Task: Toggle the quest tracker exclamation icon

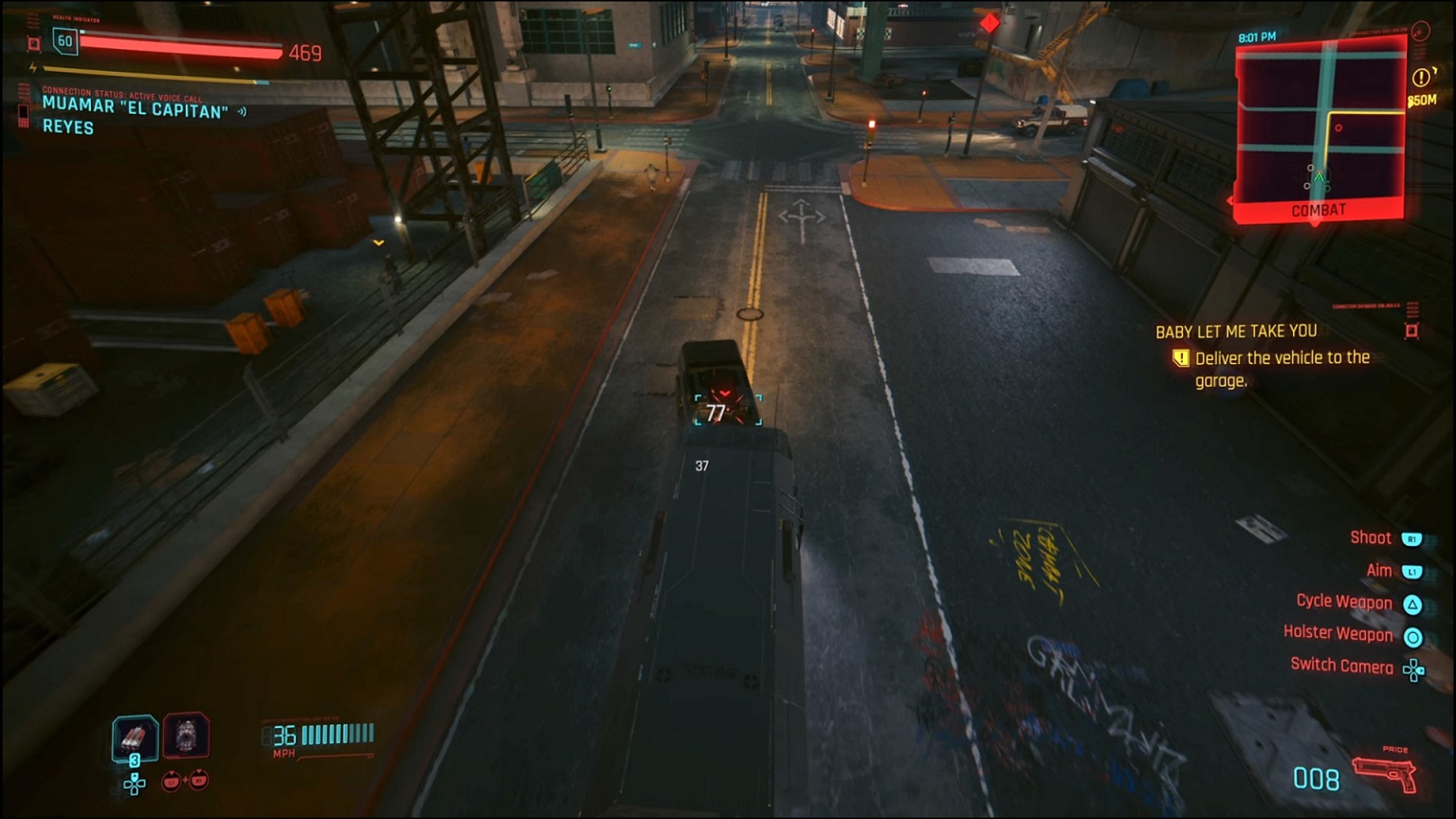Action: pos(1180,358)
